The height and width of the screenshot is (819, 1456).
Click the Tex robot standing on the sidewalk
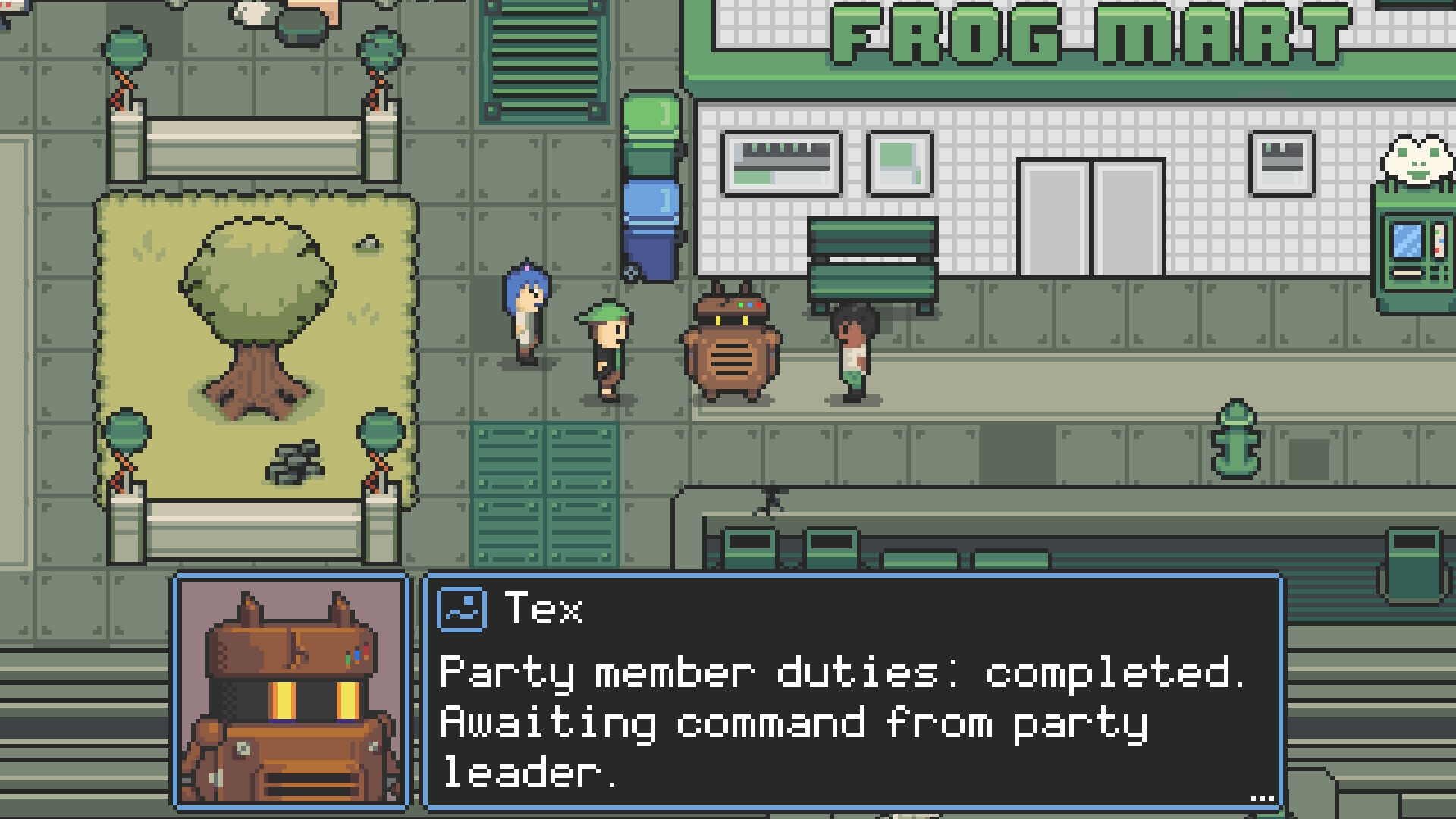coord(732,353)
